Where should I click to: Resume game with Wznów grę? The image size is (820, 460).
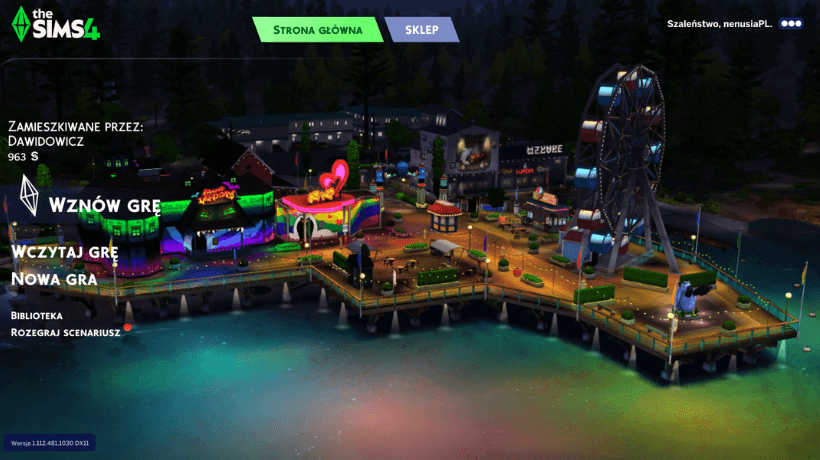pos(104,206)
